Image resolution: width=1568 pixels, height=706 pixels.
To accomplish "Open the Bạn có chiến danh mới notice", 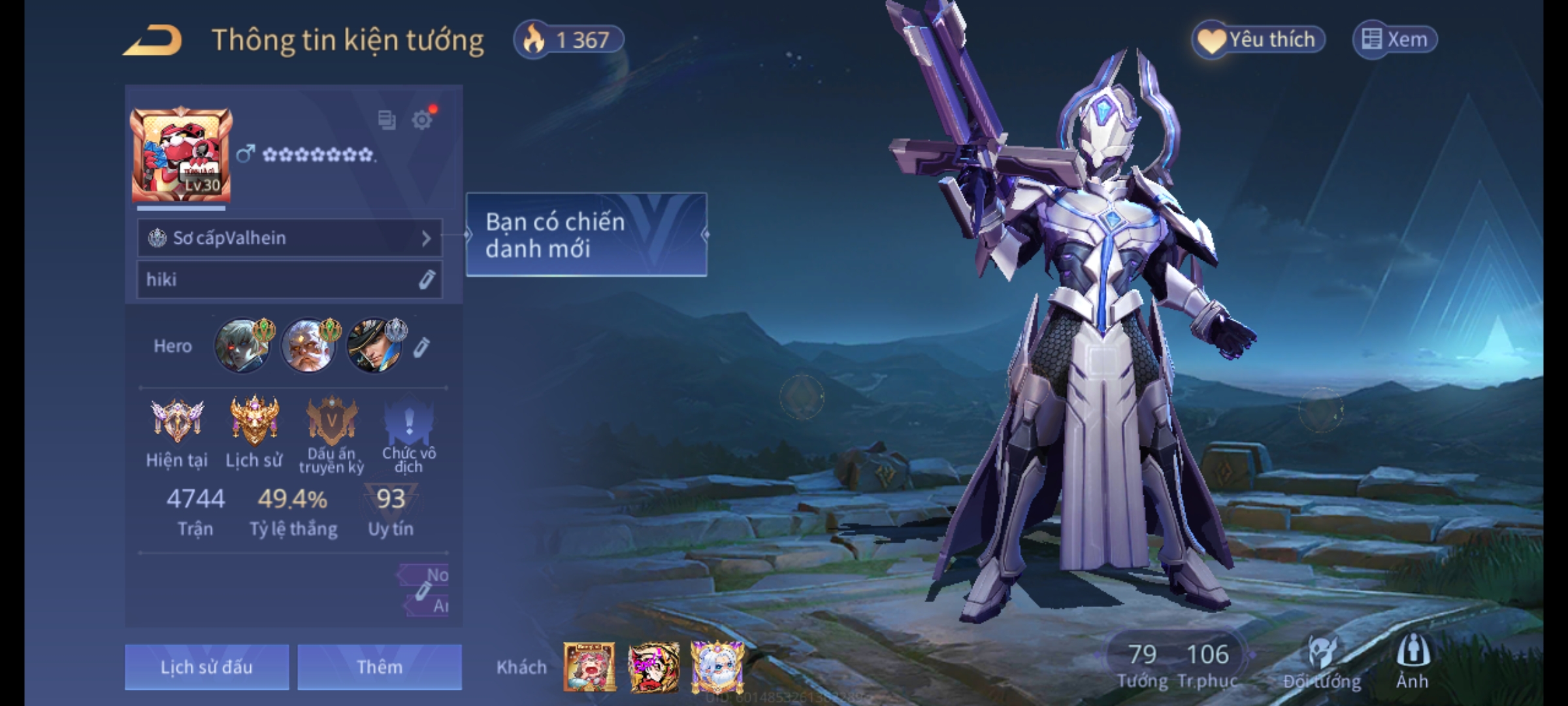I will coord(586,235).
